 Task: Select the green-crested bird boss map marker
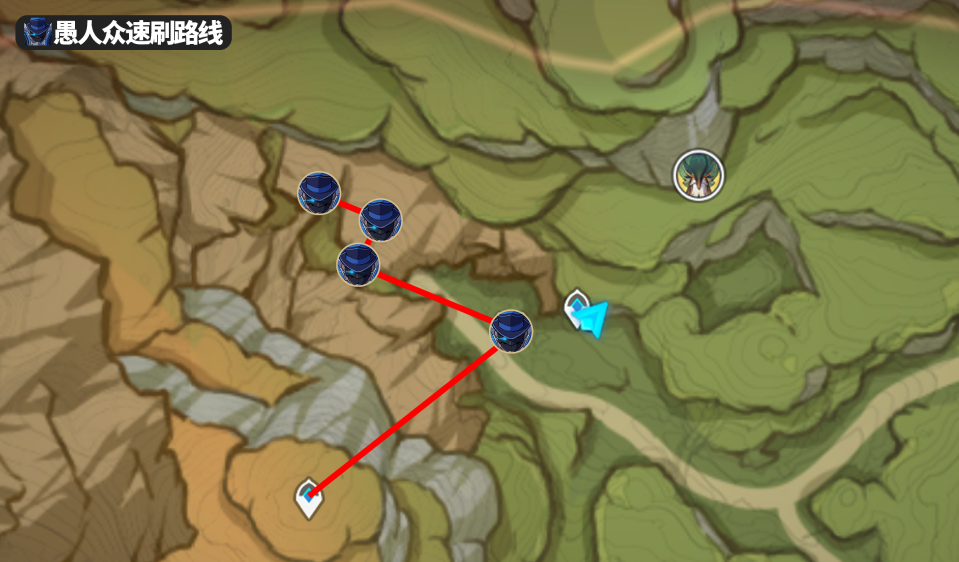[x=697, y=174]
